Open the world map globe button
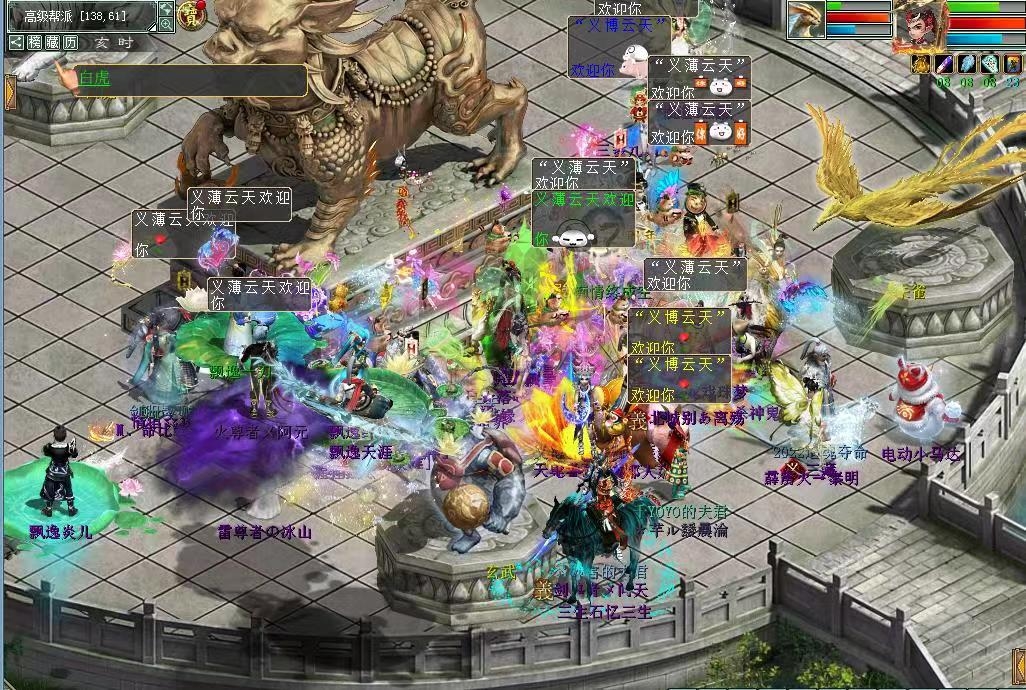The width and height of the screenshot is (1026, 690). (165, 9)
